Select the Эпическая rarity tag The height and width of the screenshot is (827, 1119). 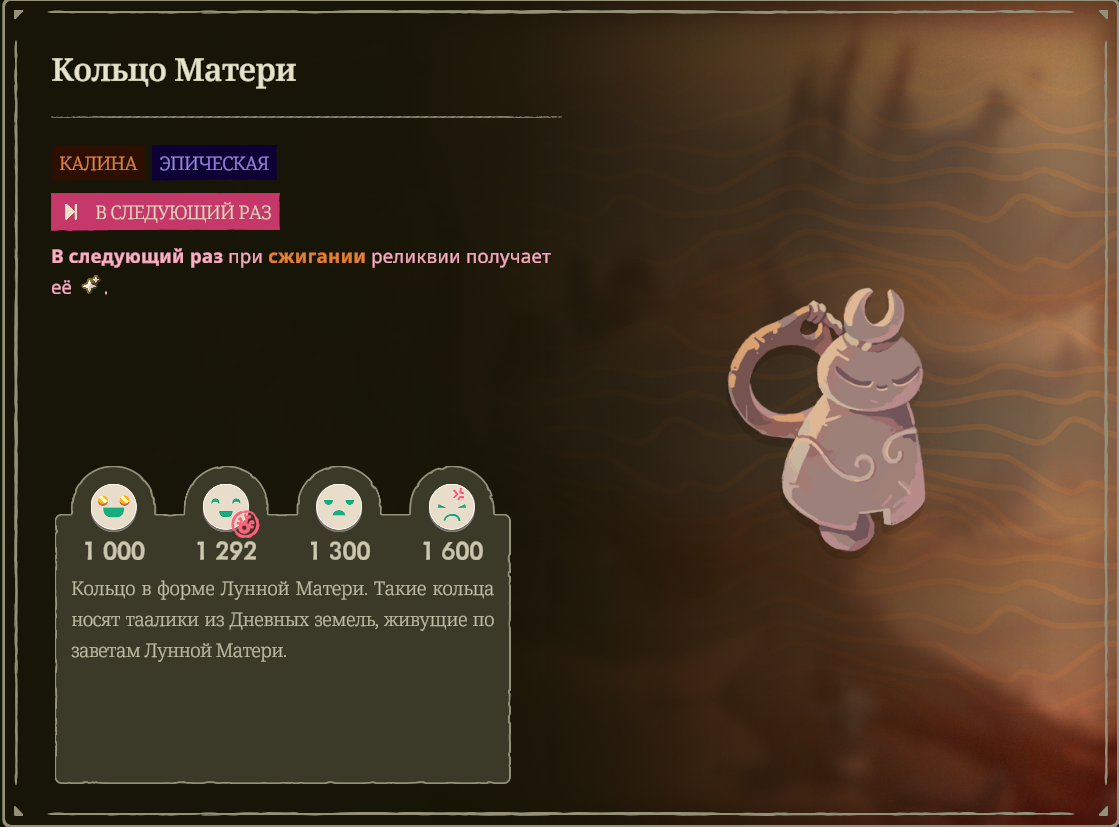214,163
